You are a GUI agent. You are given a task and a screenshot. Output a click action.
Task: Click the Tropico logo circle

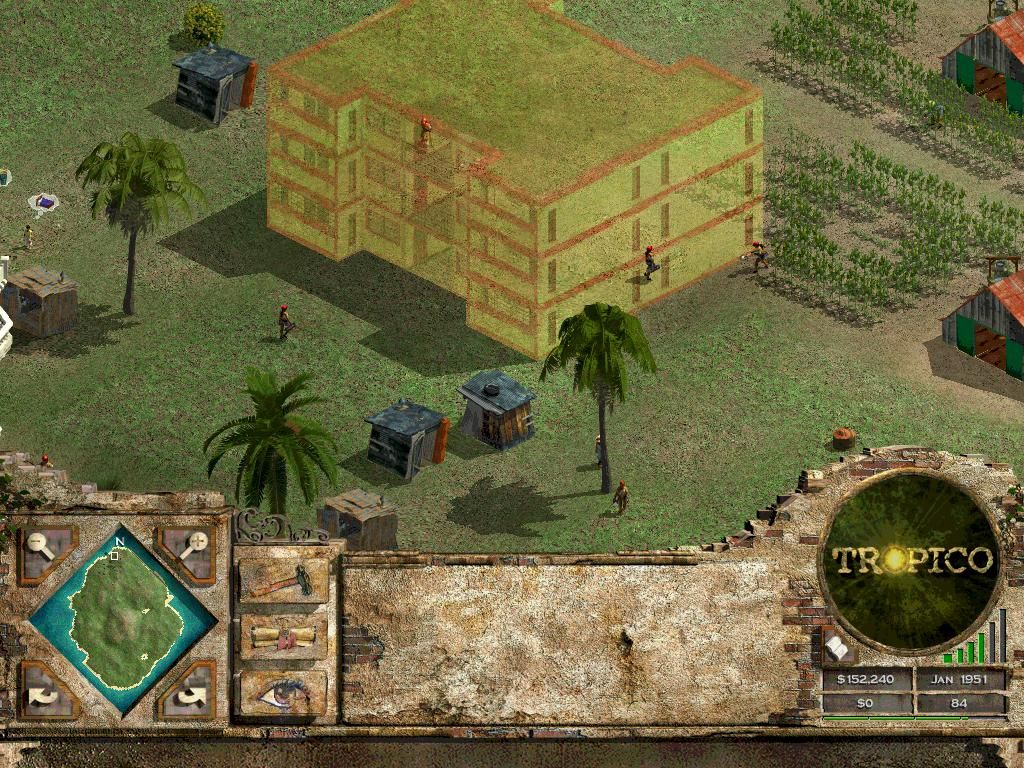(x=911, y=560)
